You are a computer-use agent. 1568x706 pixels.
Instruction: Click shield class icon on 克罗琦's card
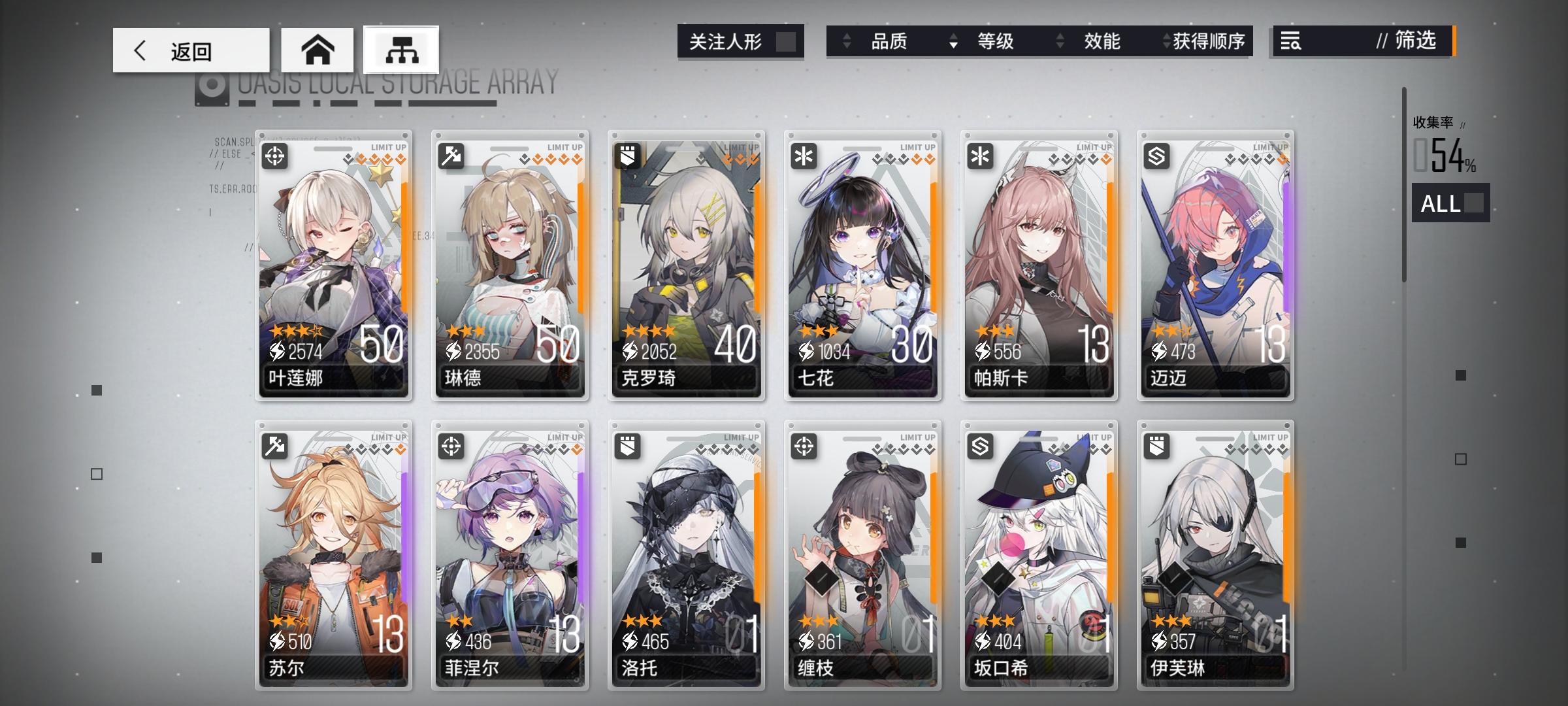(629, 155)
